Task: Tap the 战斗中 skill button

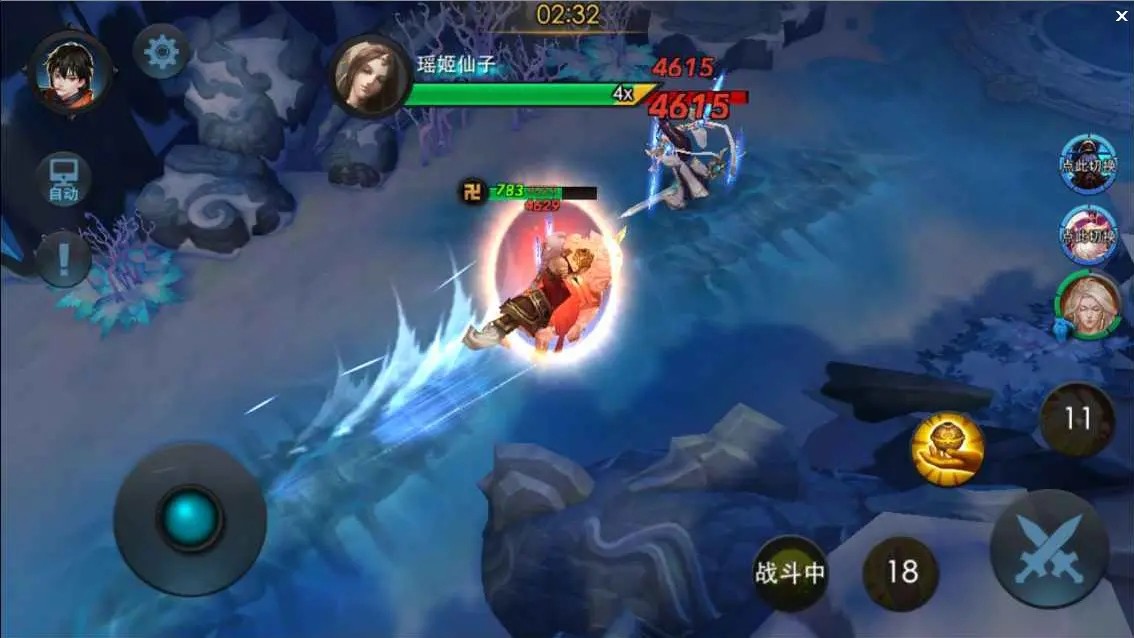Action: pos(790,573)
